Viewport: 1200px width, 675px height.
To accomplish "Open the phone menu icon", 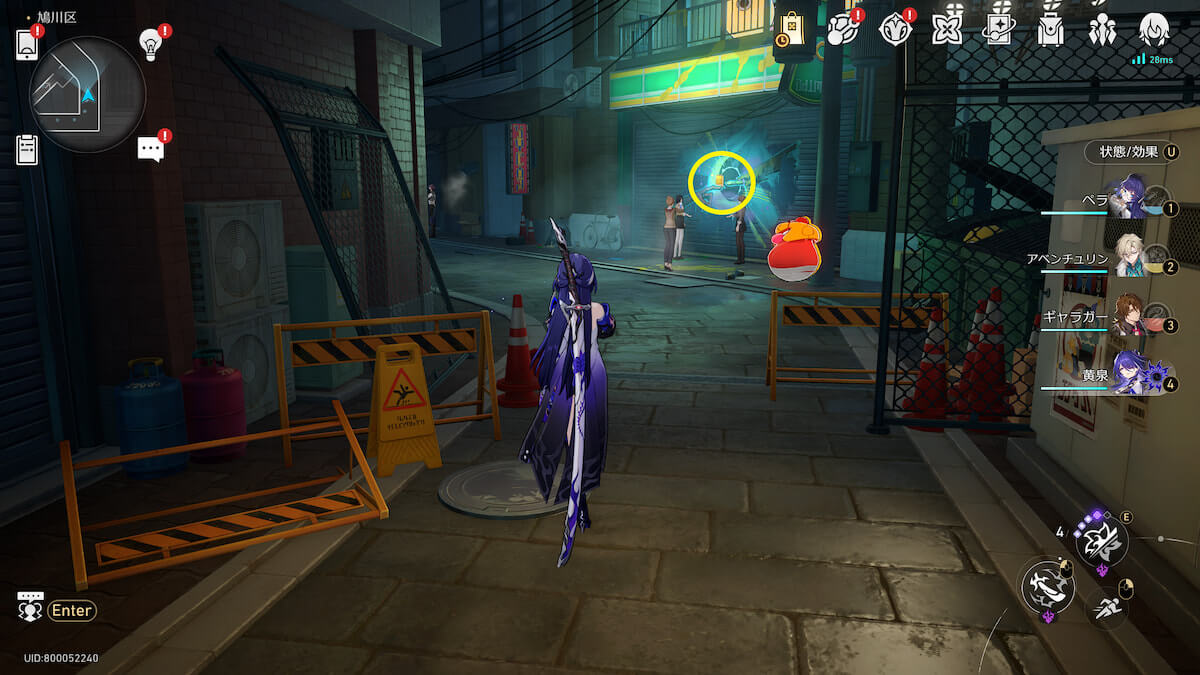I will point(27,45).
